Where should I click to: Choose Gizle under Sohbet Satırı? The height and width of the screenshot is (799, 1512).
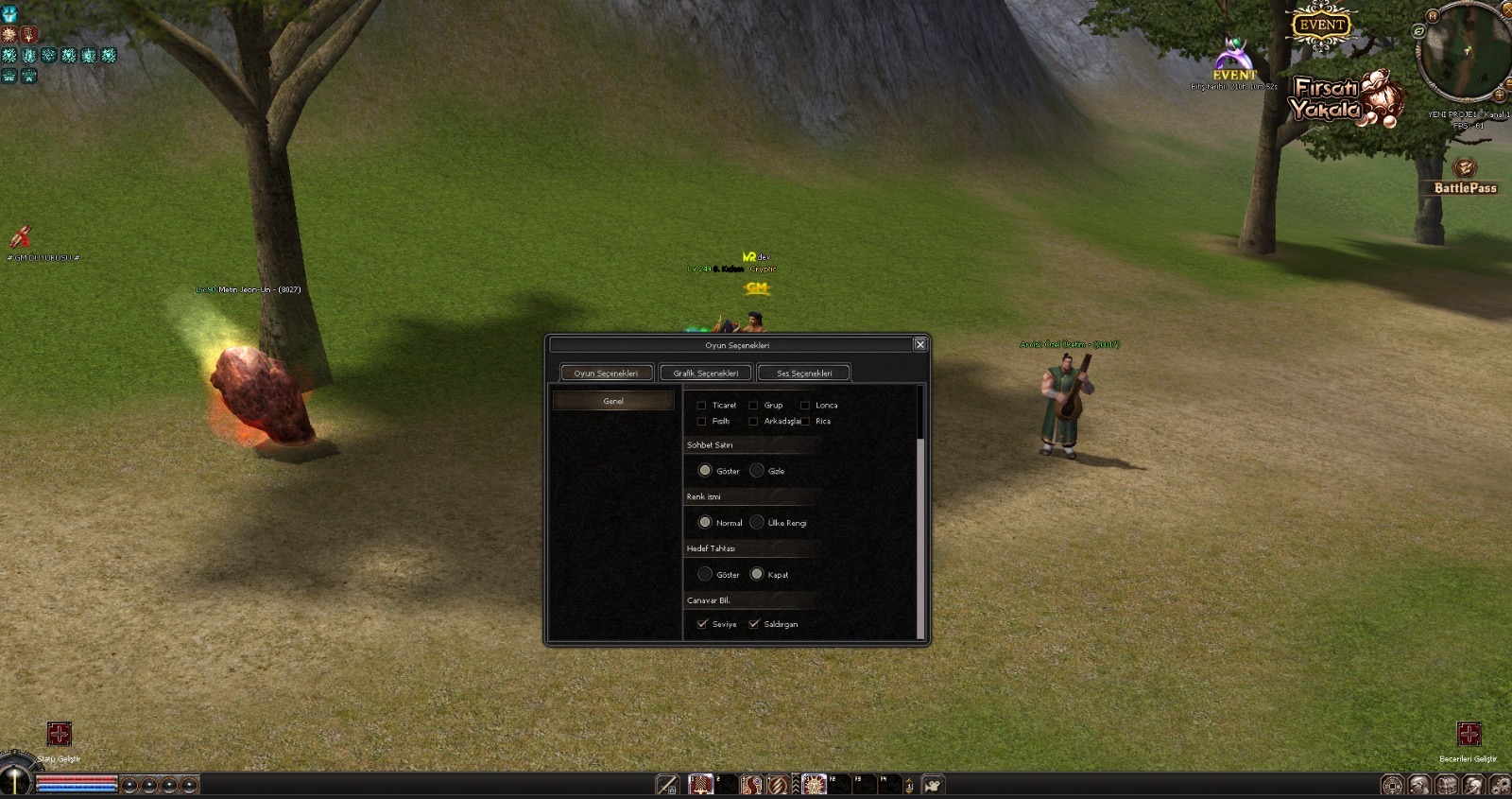(757, 471)
